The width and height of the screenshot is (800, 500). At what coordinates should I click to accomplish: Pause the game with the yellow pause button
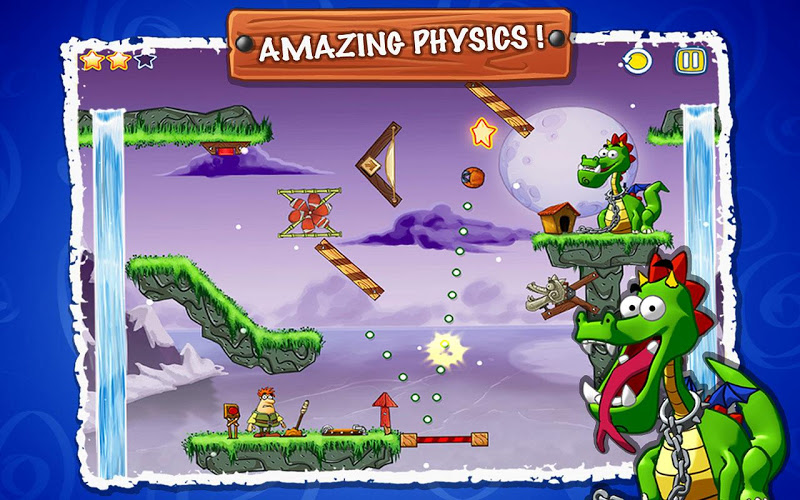689,61
